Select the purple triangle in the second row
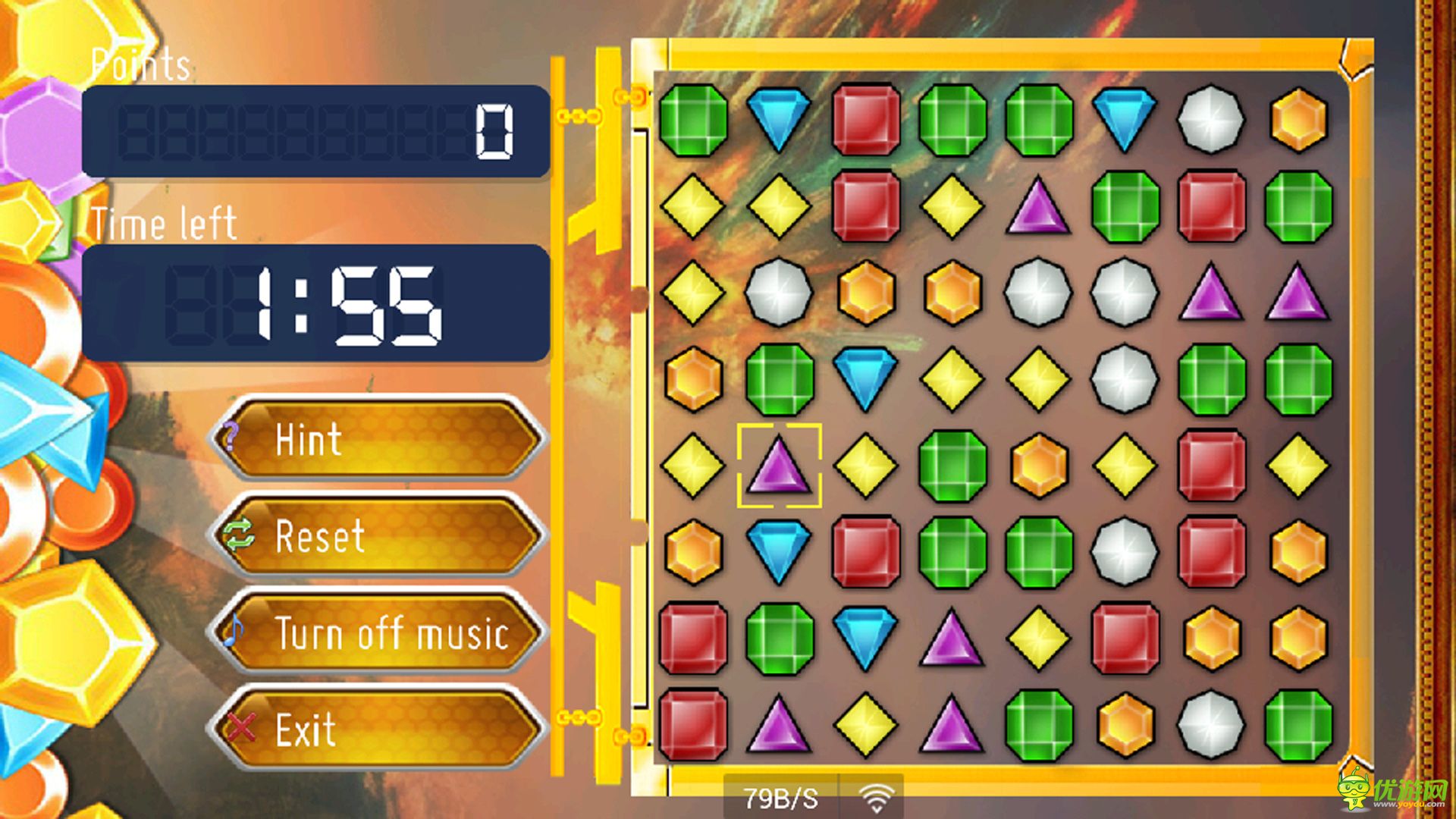This screenshot has height=819, width=1456. (1038, 206)
